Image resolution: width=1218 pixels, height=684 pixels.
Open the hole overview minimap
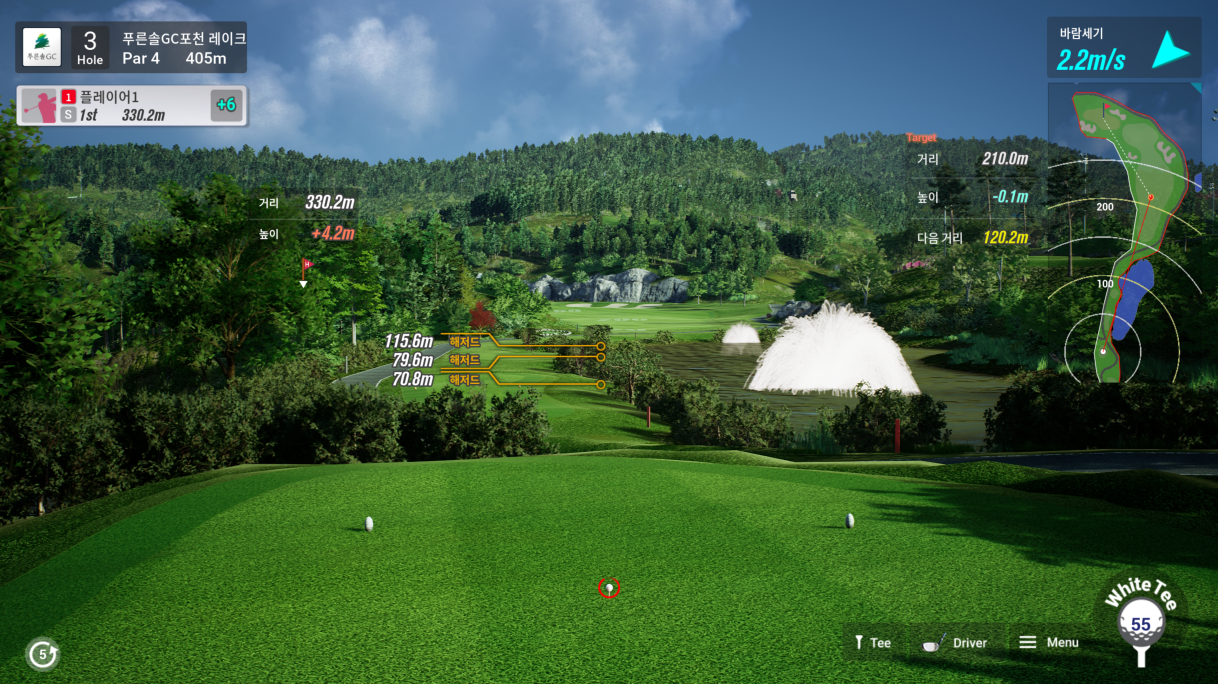point(1125,236)
